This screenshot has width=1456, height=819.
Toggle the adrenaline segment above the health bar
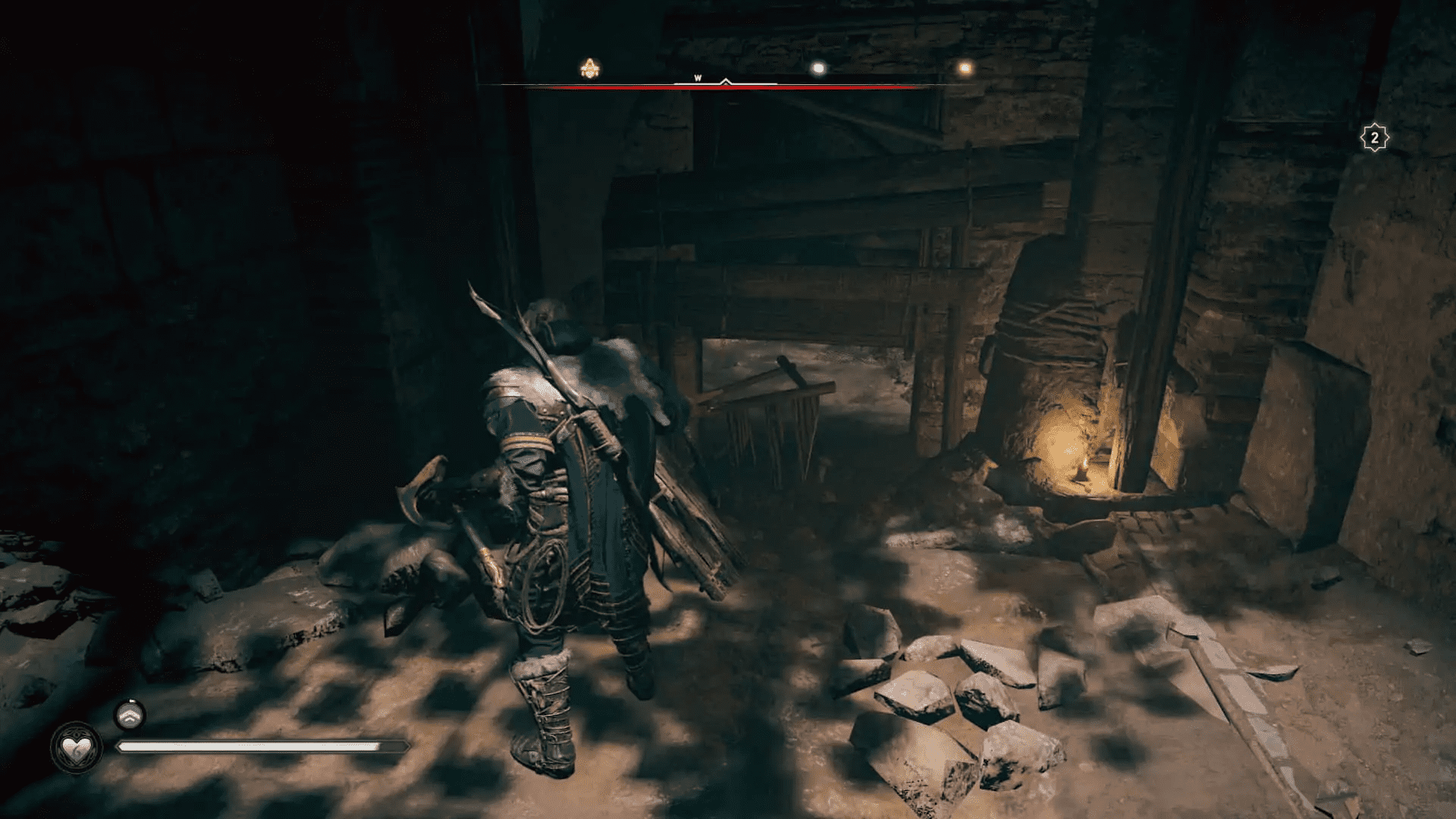[130, 715]
